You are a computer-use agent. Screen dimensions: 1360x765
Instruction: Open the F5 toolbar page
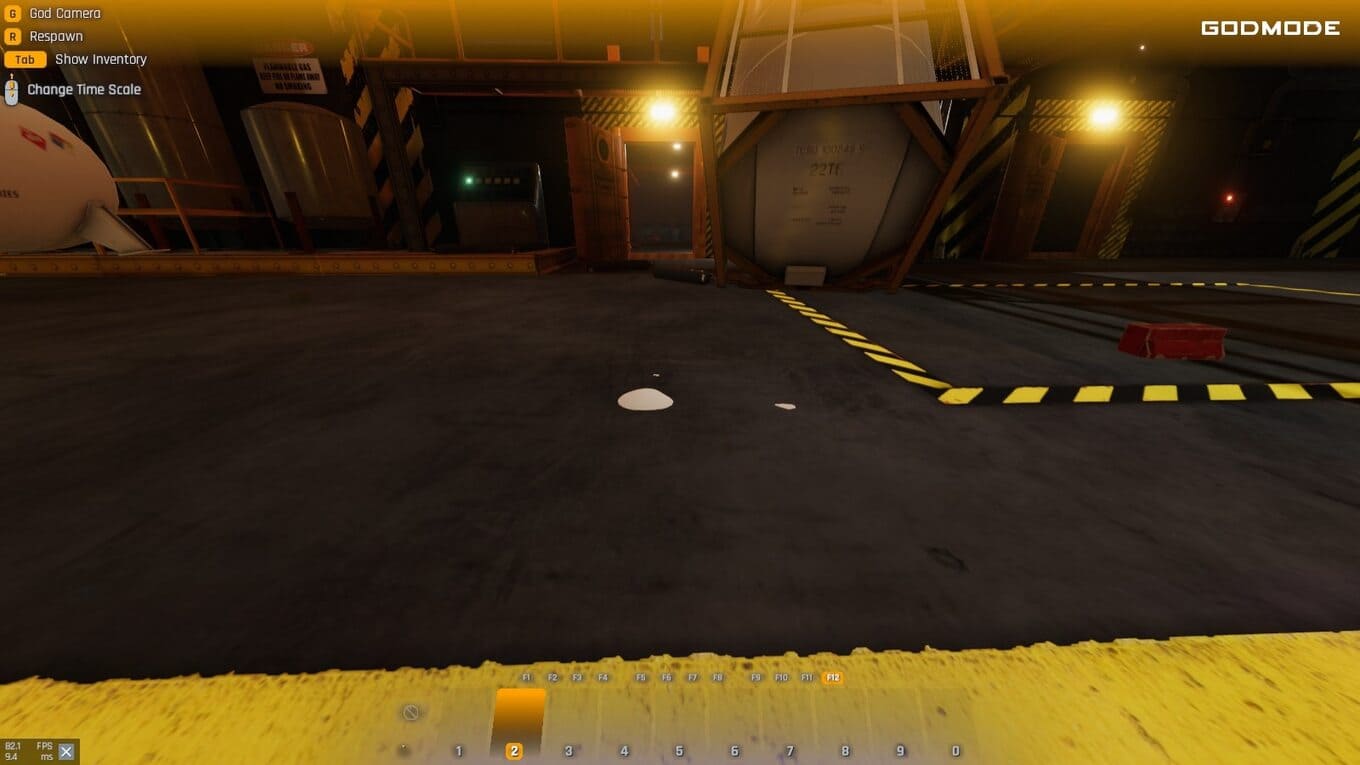pos(641,678)
